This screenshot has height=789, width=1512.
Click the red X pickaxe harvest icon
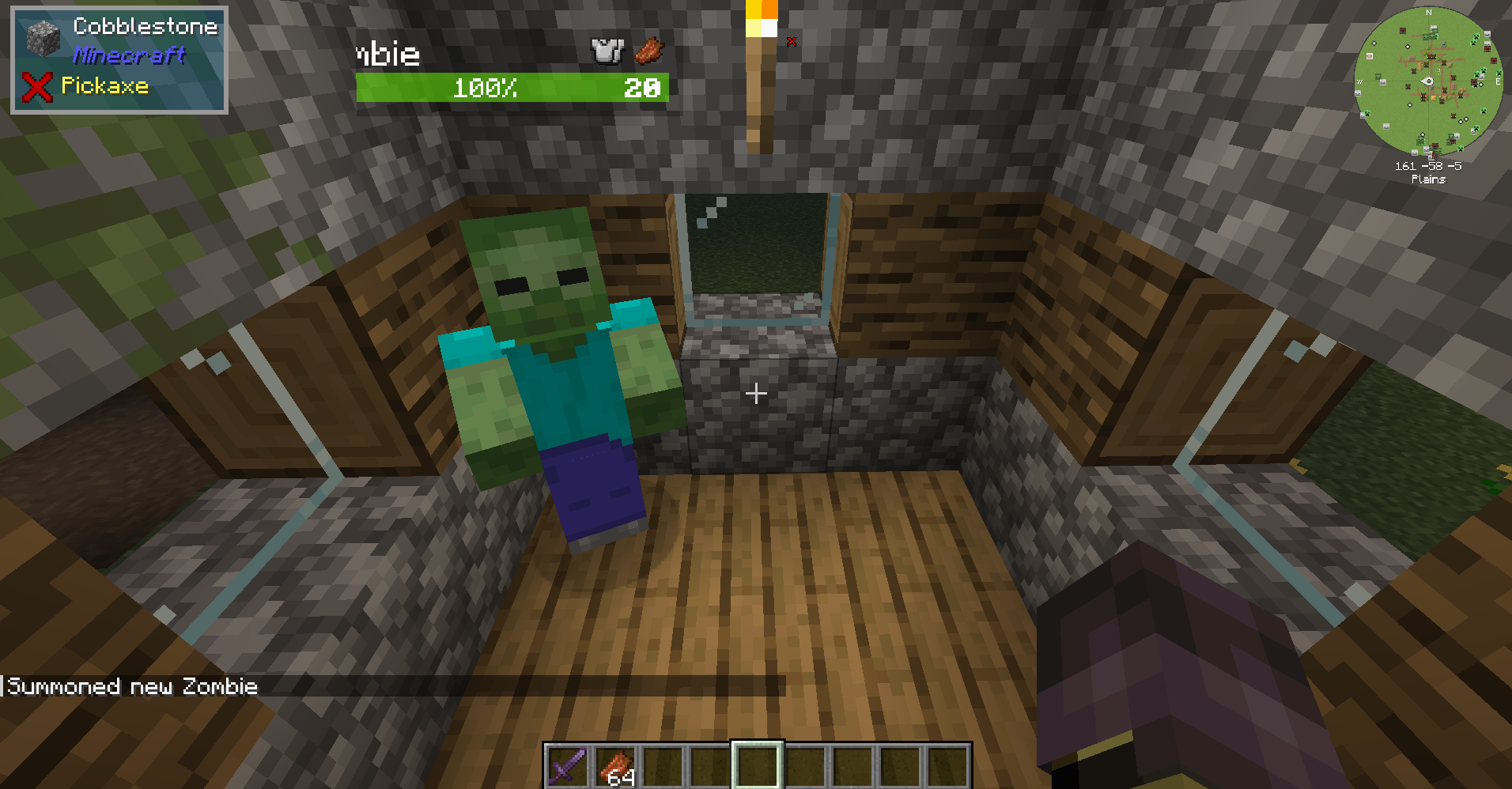pos(37,85)
